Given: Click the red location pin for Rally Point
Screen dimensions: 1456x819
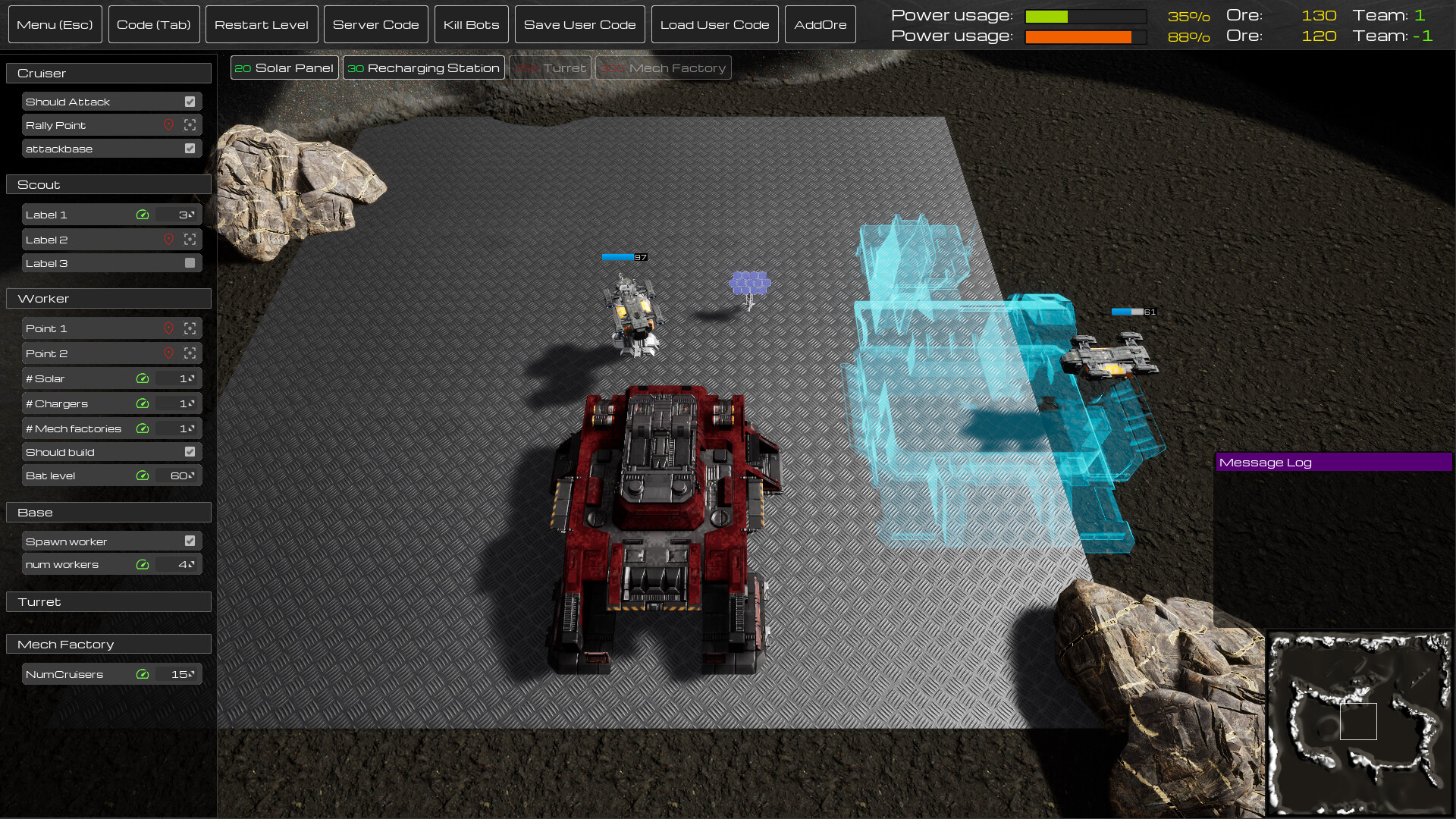Looking at the screenshot, I should pyautogui.click(x=168, y=125).
